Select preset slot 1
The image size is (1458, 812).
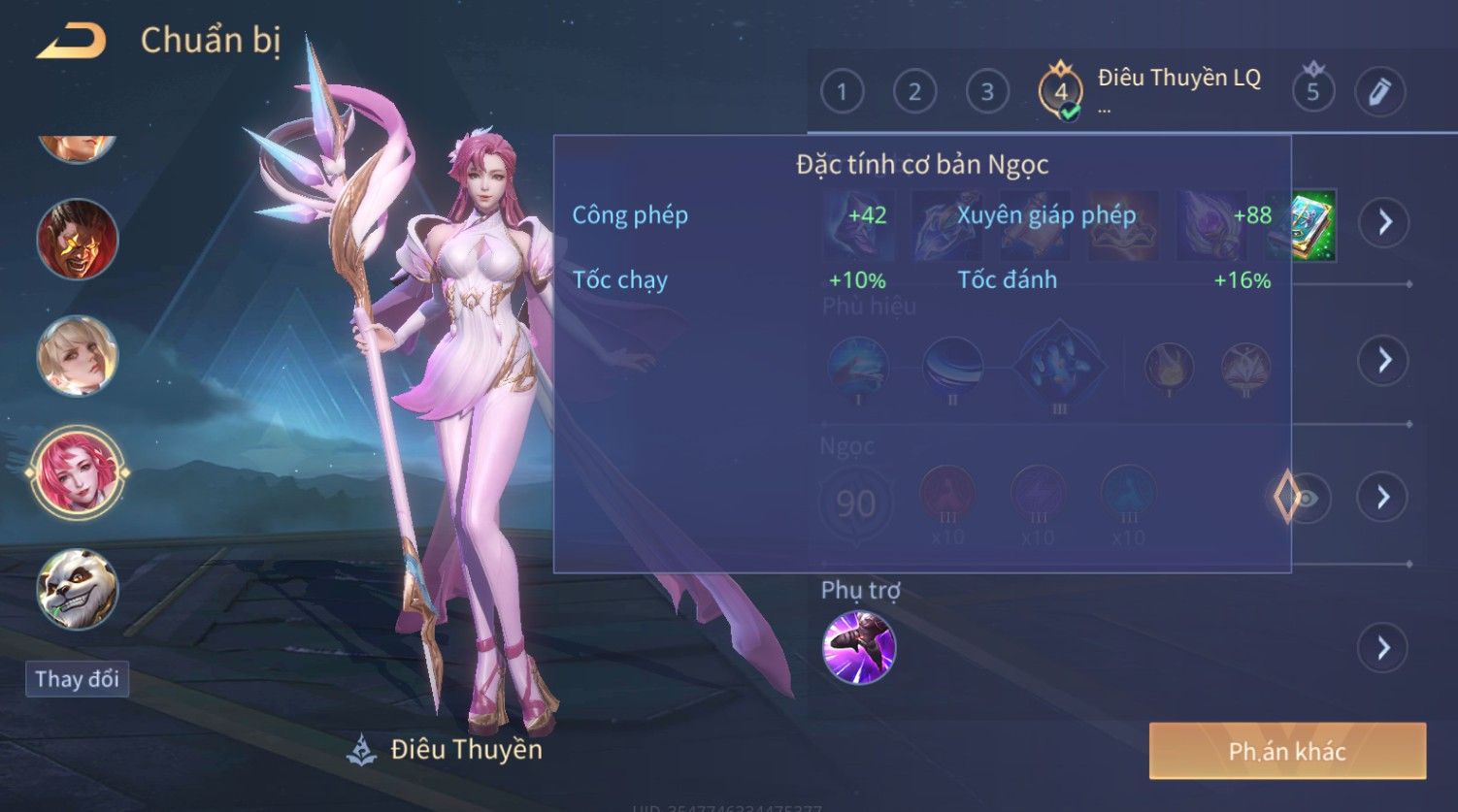click(x=842, y=92)
